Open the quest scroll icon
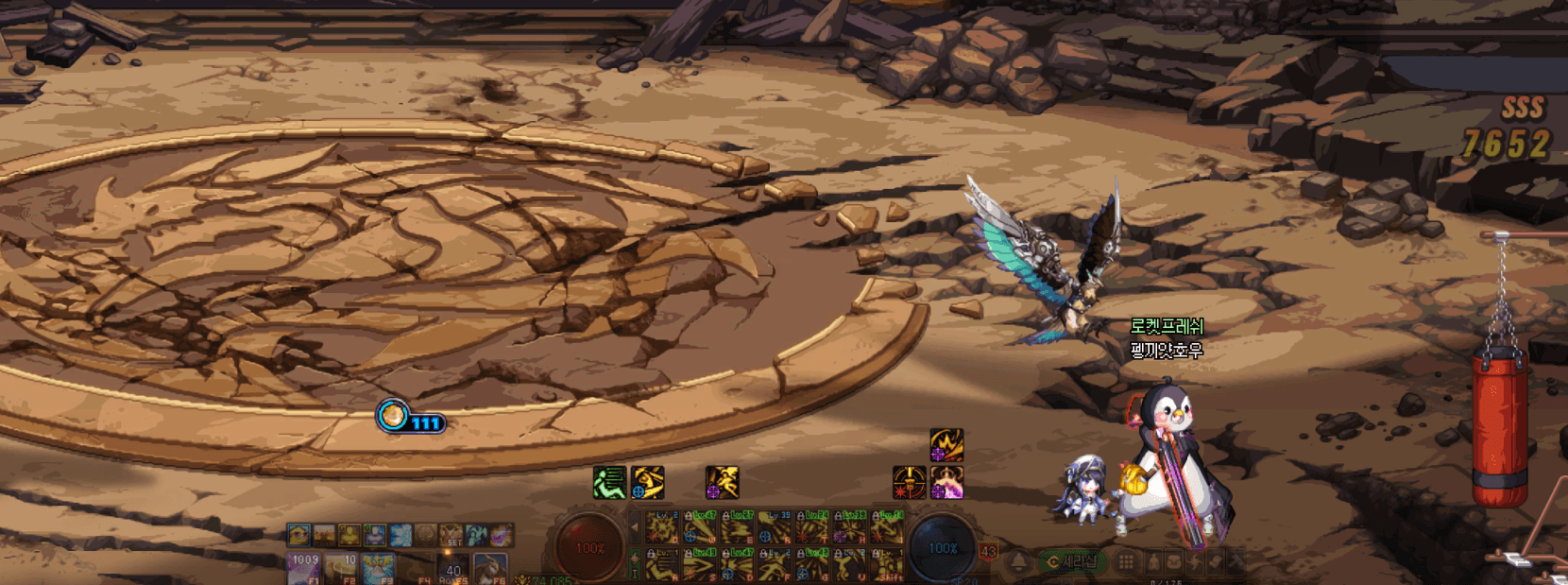Viewport: 1568px width, 585px height. click(x=1216, y=562)
